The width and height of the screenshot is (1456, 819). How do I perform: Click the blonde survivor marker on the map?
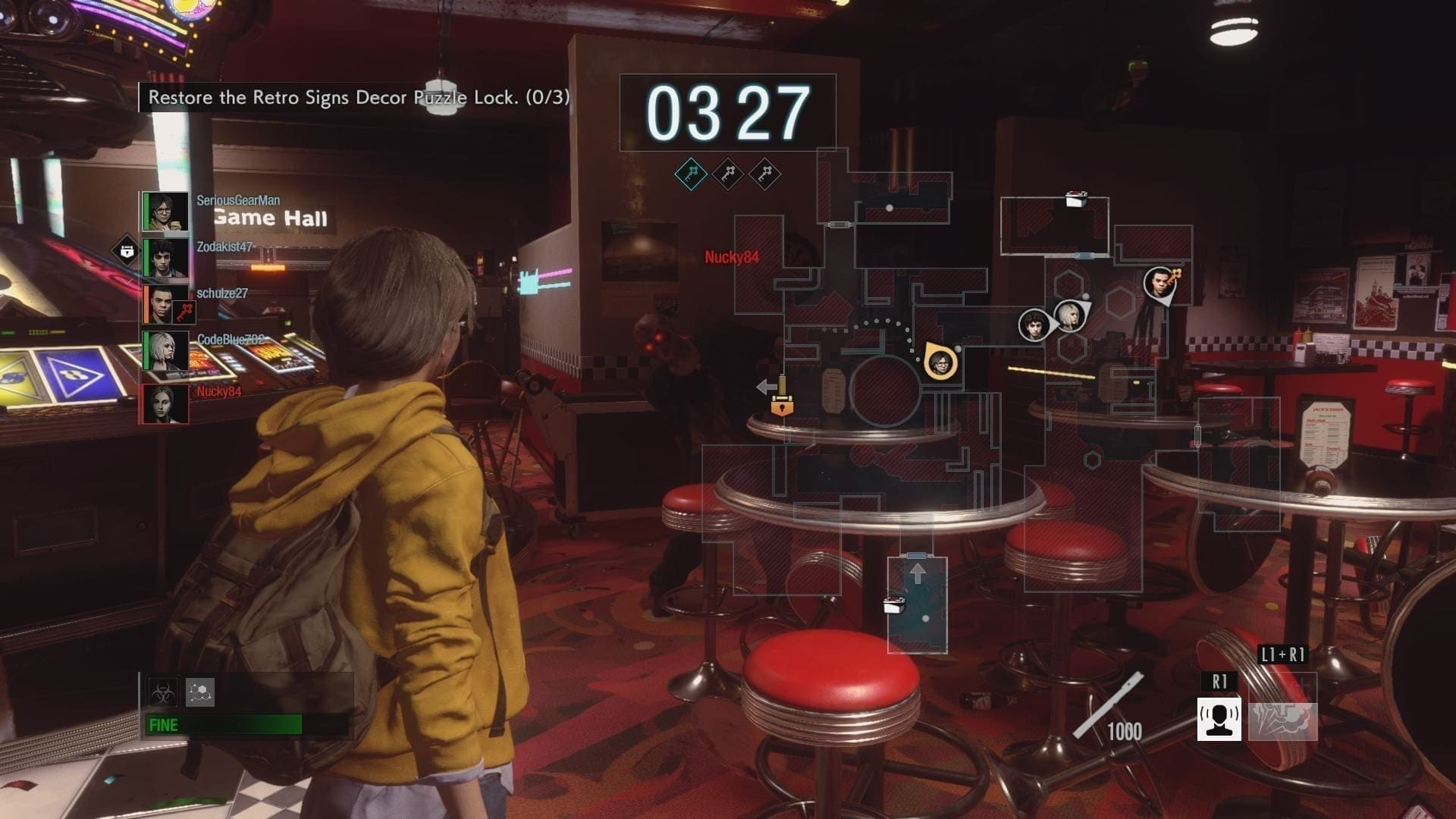tap(1068, 315)
